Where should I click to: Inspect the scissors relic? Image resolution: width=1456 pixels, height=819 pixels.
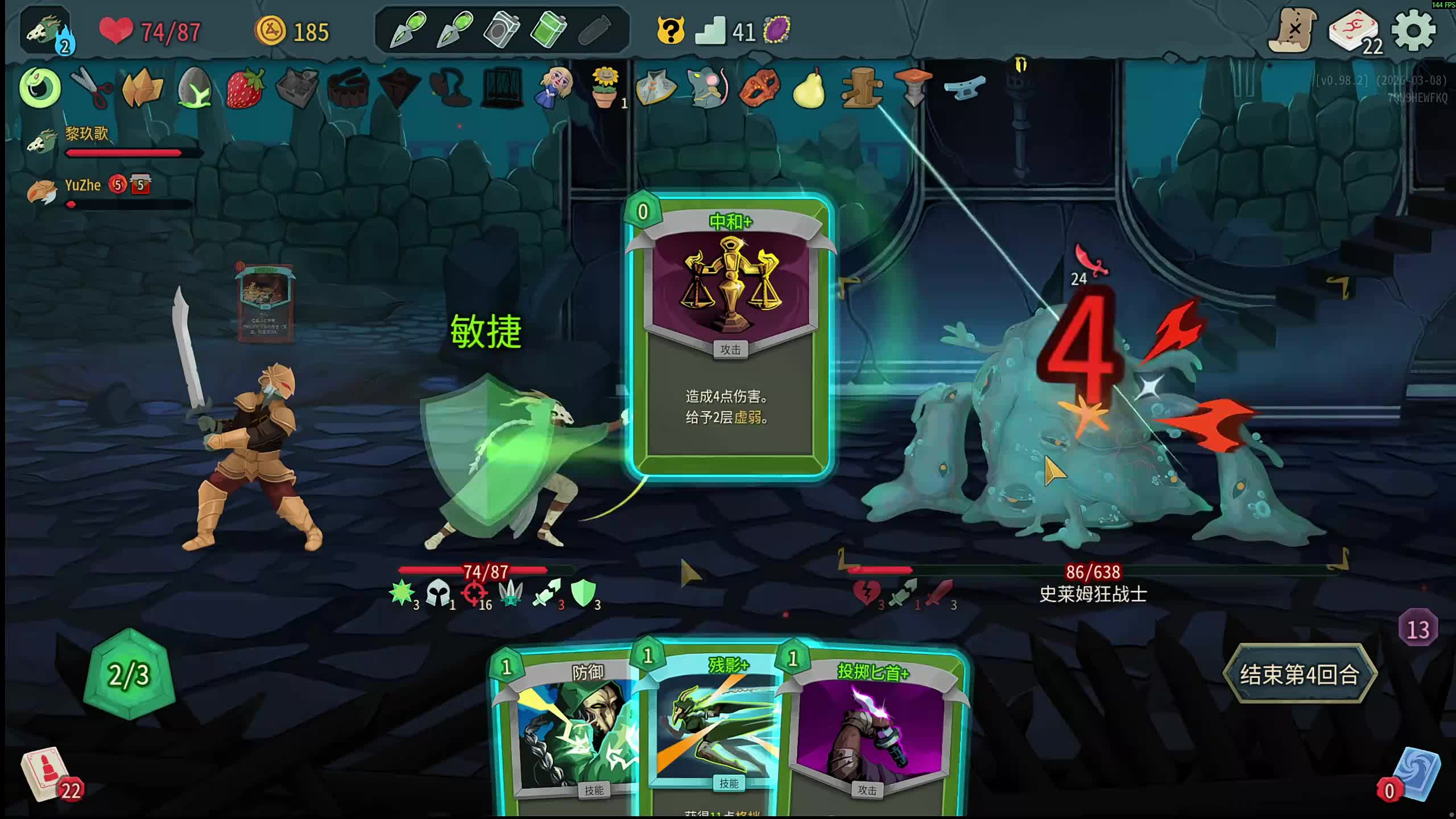pos(91,87)
